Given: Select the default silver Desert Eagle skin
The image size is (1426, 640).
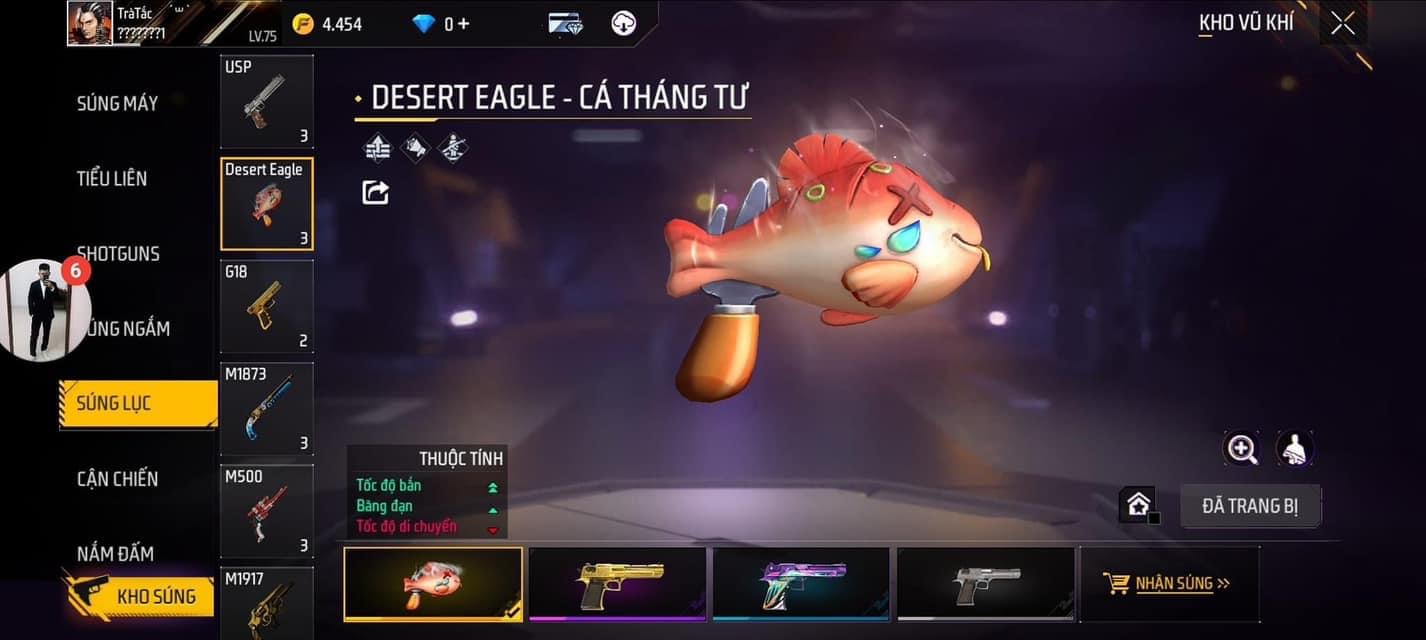Looking at the screenshot, I should (x=986, y=584).
